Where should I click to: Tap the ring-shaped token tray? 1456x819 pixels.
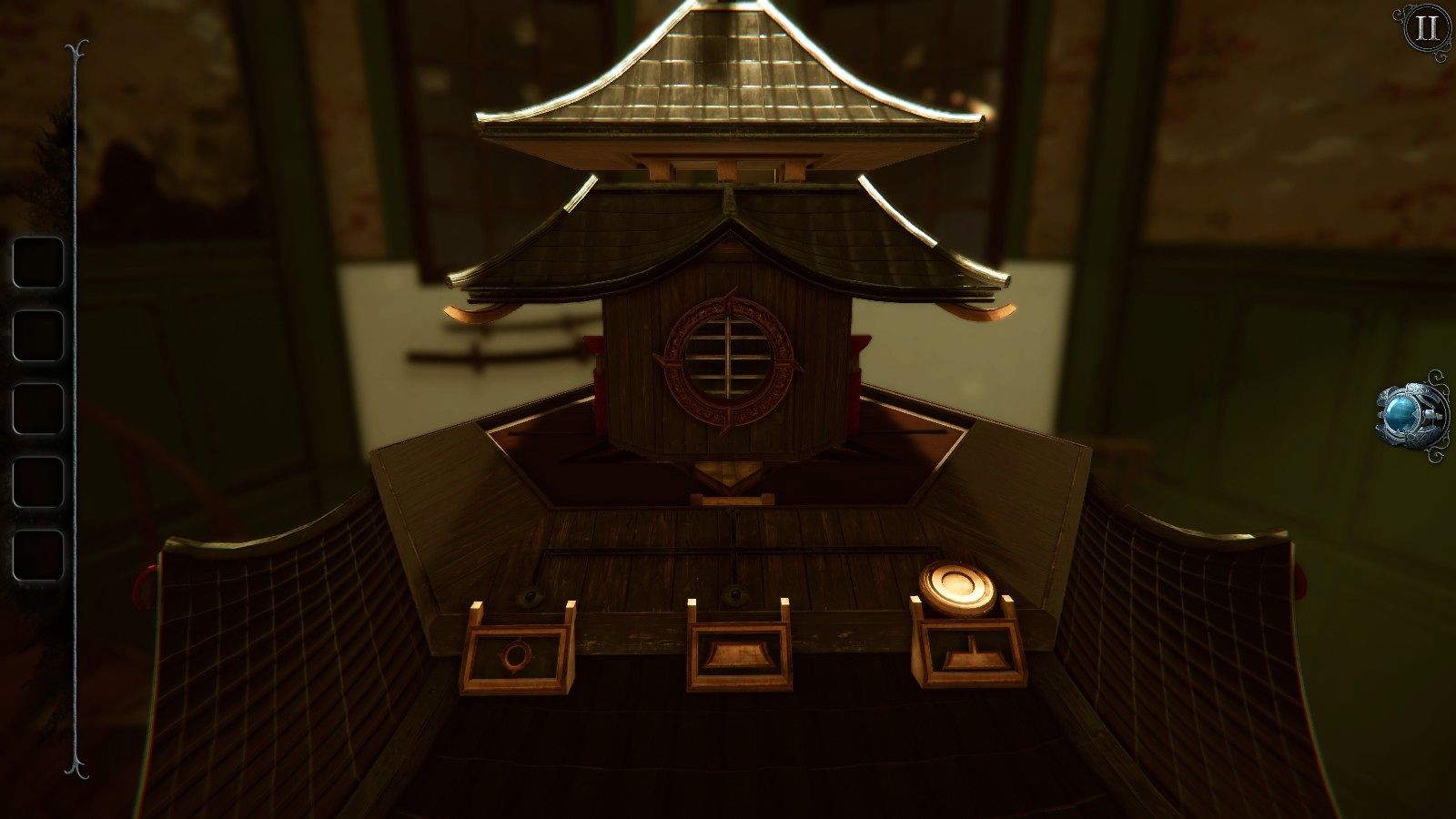tap(516, 653)
